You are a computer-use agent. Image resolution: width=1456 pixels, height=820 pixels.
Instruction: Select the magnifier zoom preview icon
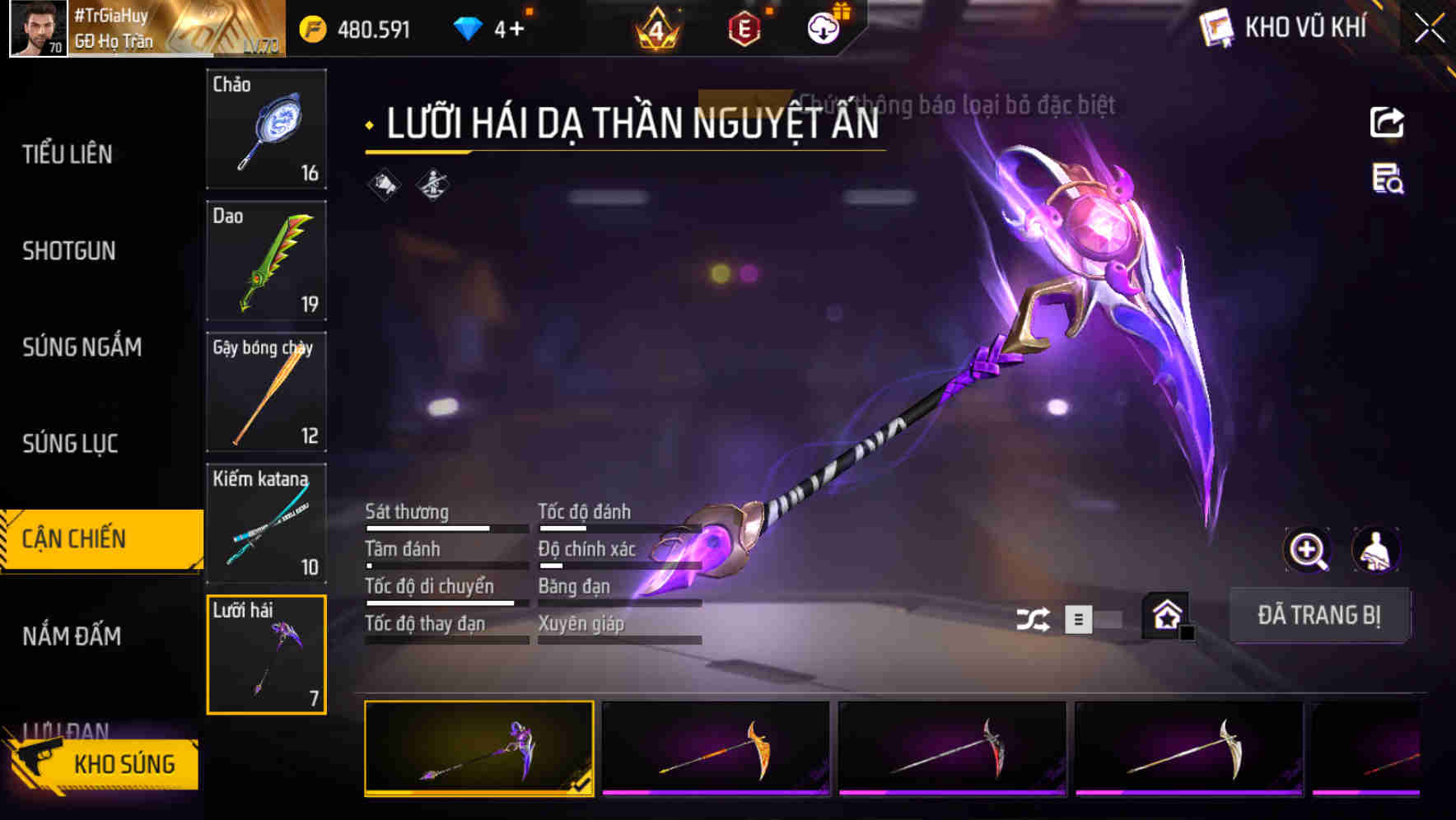[x=1306, y=549]
